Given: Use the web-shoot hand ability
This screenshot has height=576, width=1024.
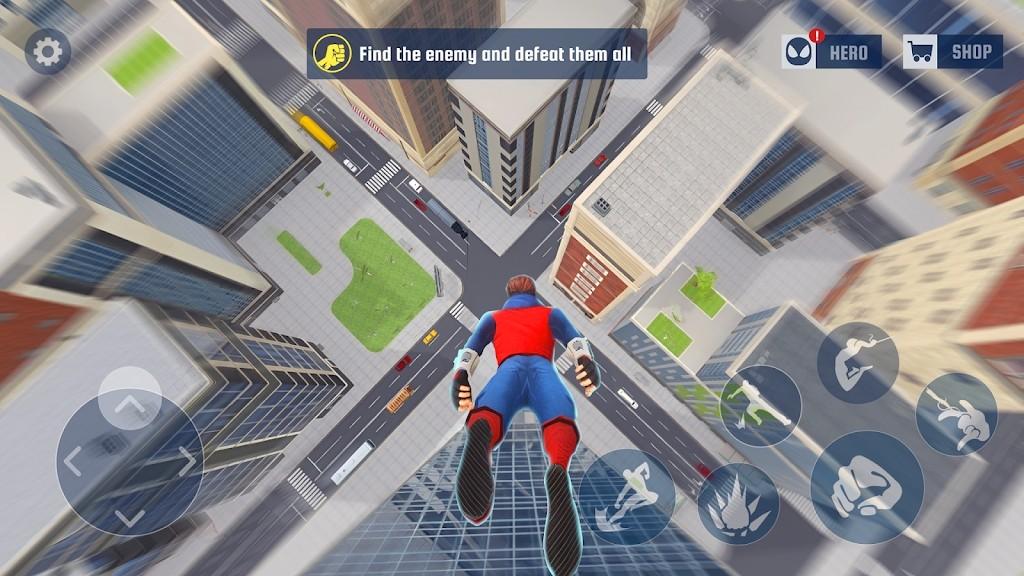Looking at the screenshot, I should (x=956, y=412).
